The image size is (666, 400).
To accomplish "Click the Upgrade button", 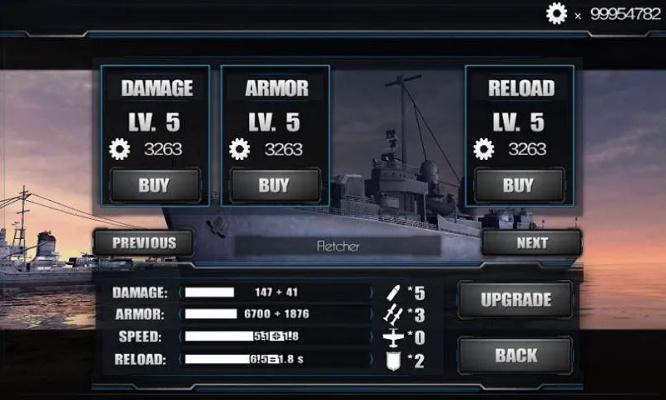I will pos(515,300).
